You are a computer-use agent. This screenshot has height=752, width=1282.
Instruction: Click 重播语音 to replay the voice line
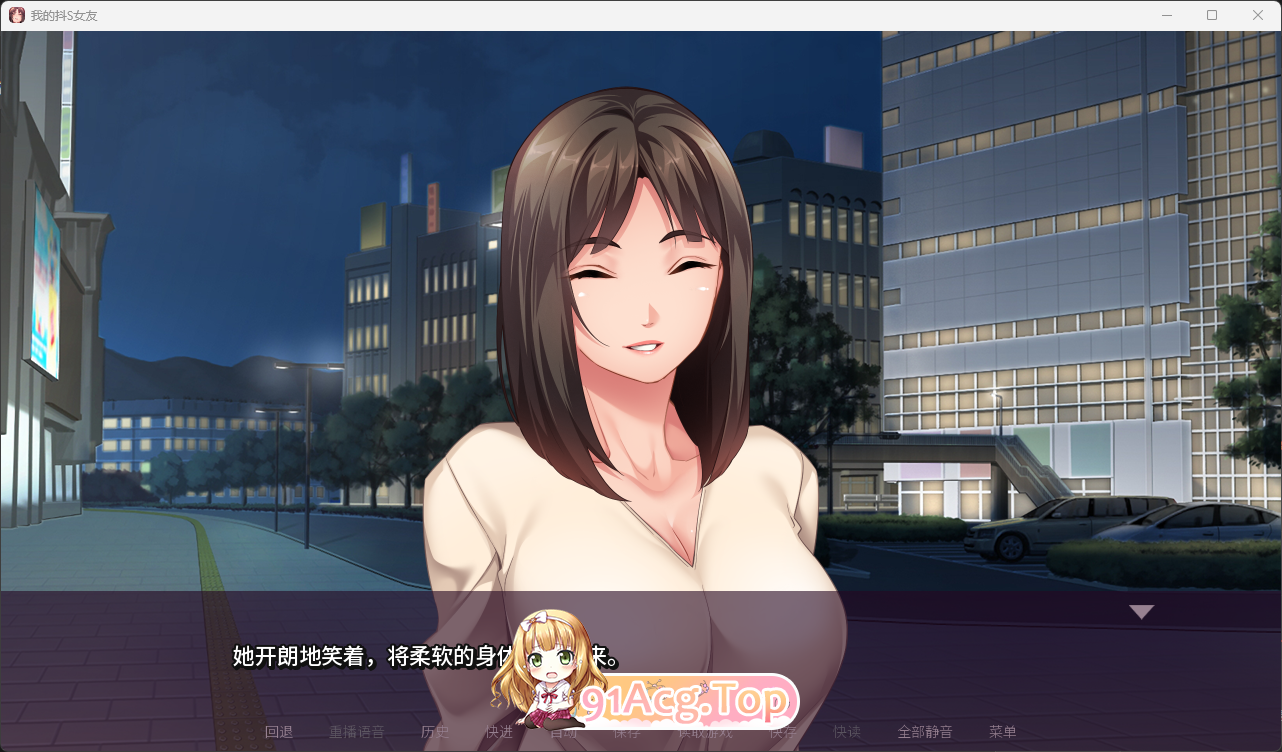point(358,731)
